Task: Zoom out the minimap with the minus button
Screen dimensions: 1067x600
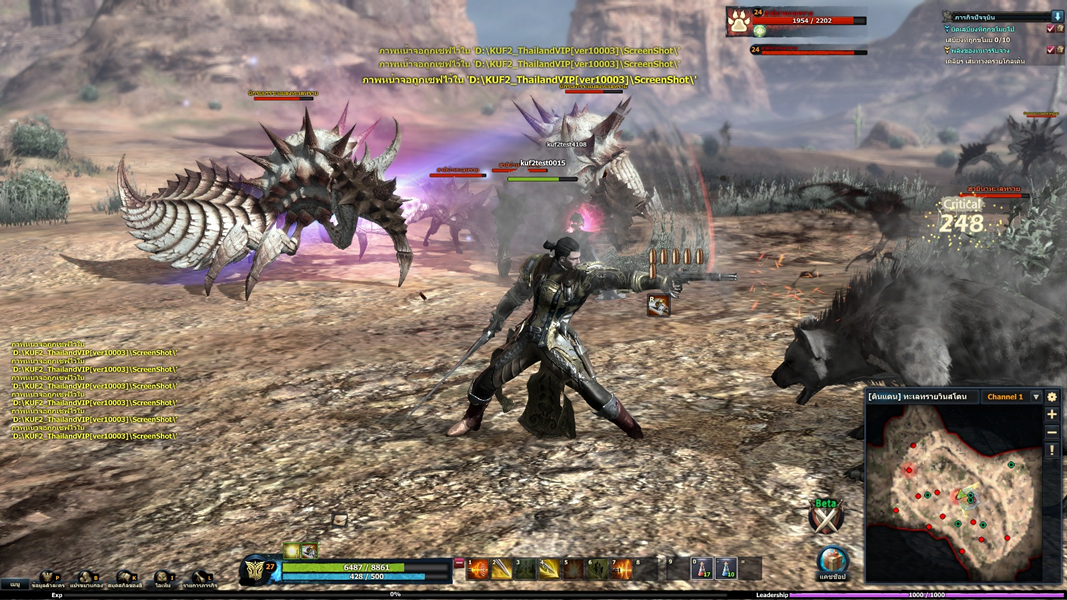Action: click(x=1052, y=432)
